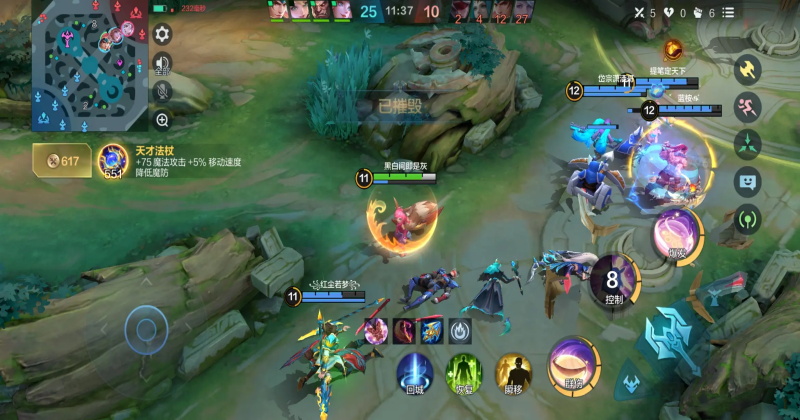800x420 pixels.
Task: Click the magnifier to enlarge the minimap
Action: (162, 119)
